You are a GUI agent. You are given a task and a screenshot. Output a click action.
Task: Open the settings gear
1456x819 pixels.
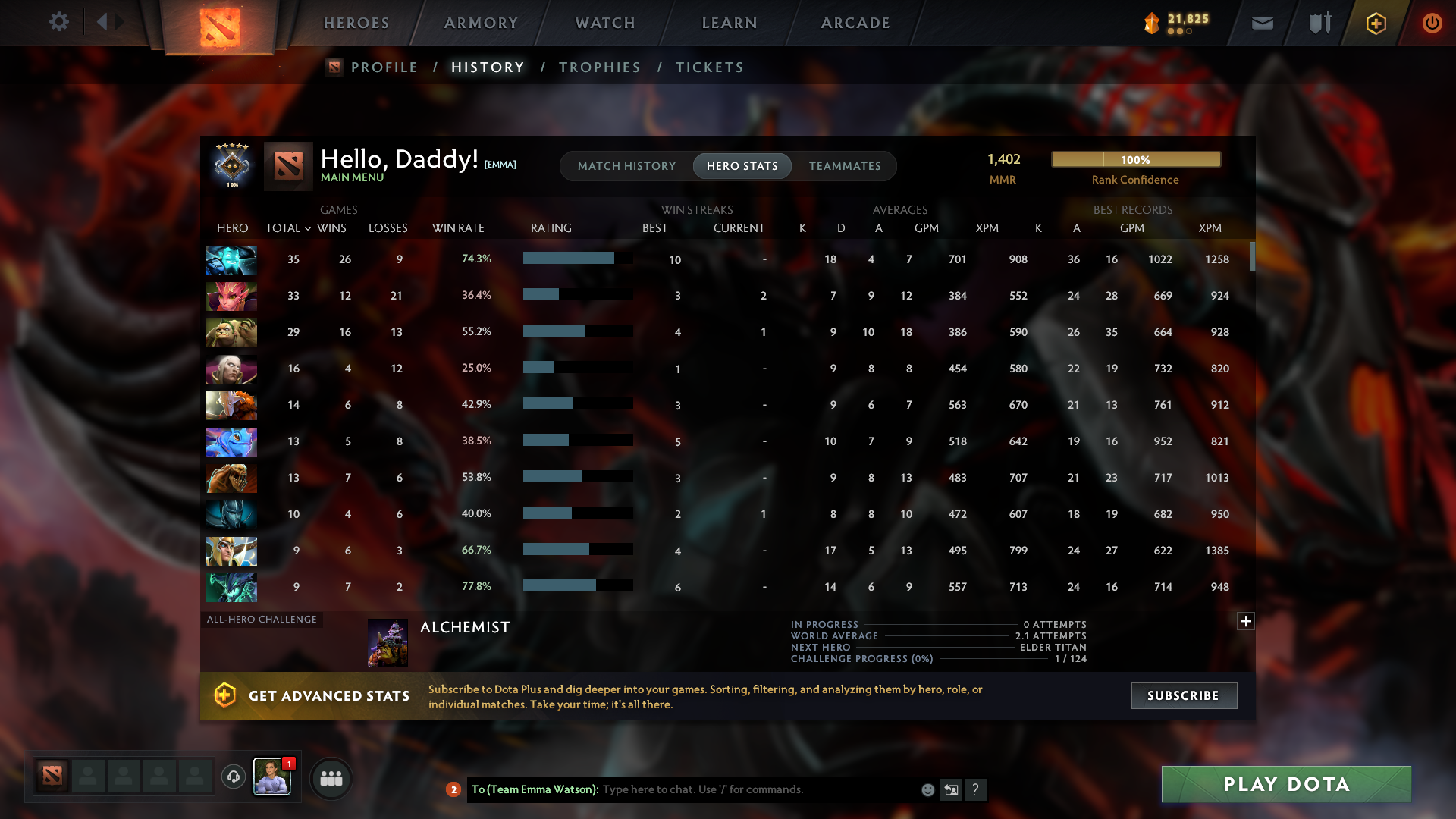coord(59,22)
